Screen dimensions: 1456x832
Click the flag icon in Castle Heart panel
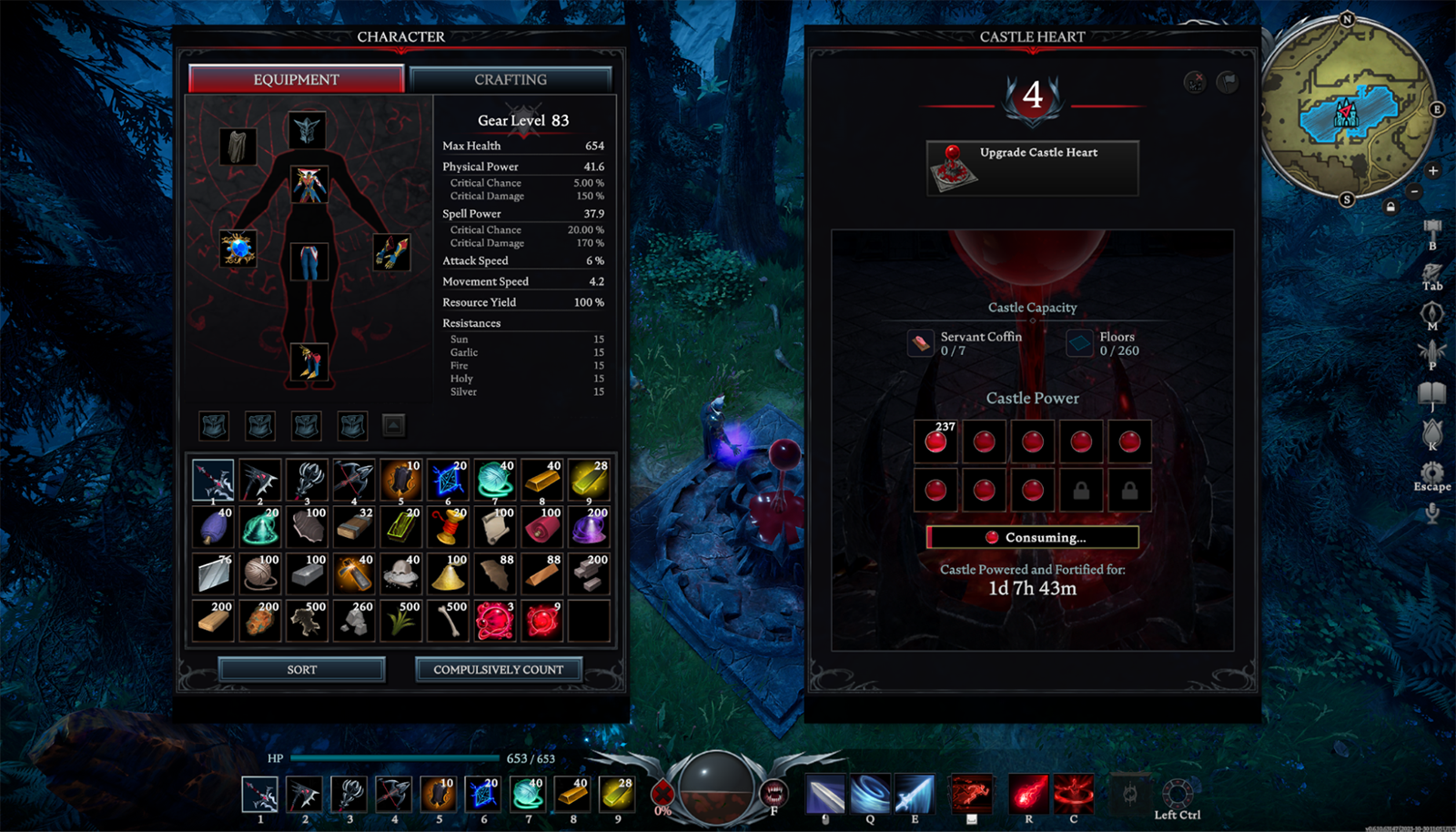pos(1228,82)
